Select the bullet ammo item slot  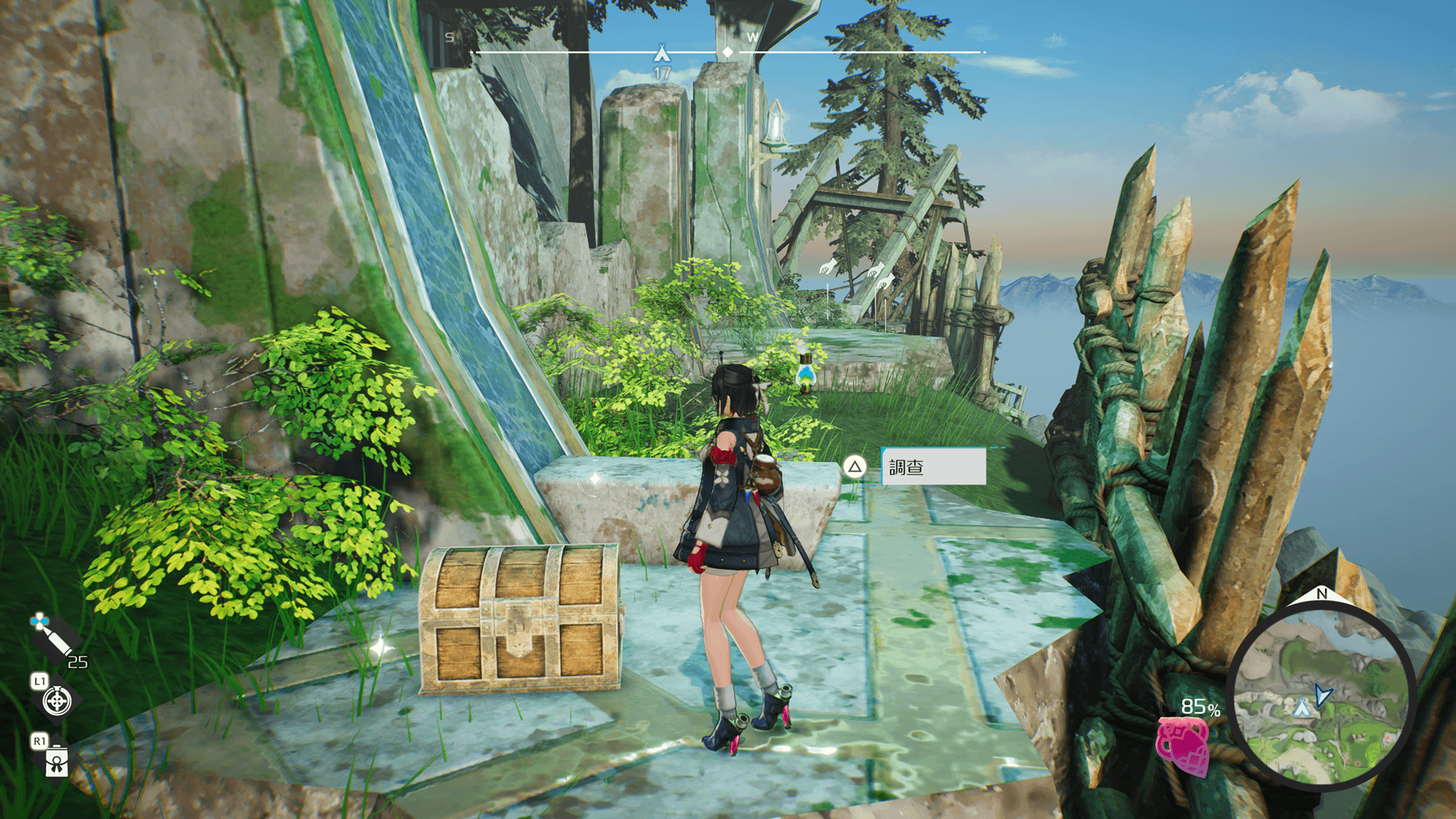[51, 635]
